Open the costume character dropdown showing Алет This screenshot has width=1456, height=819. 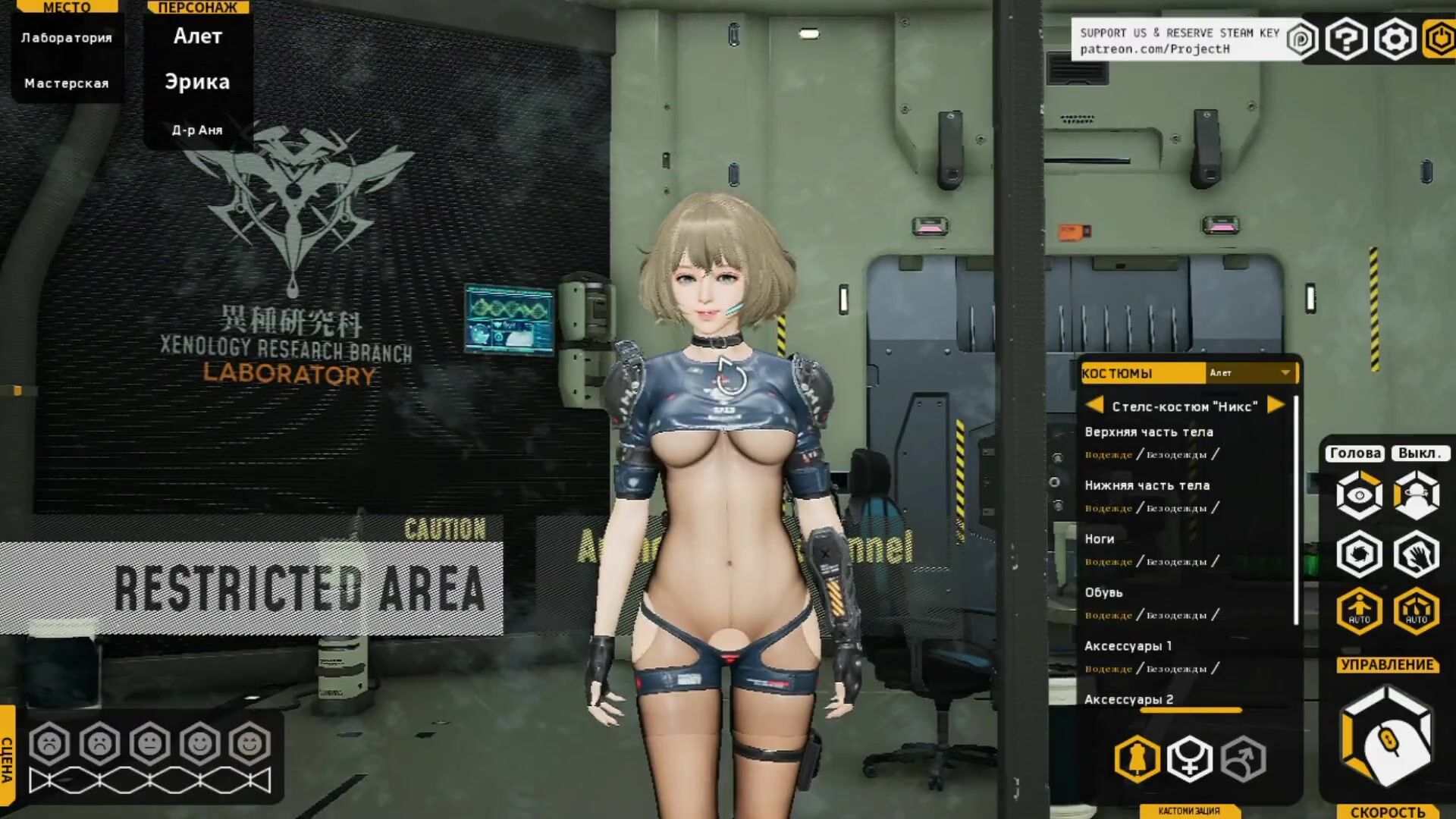click(x=1250, y=372)
